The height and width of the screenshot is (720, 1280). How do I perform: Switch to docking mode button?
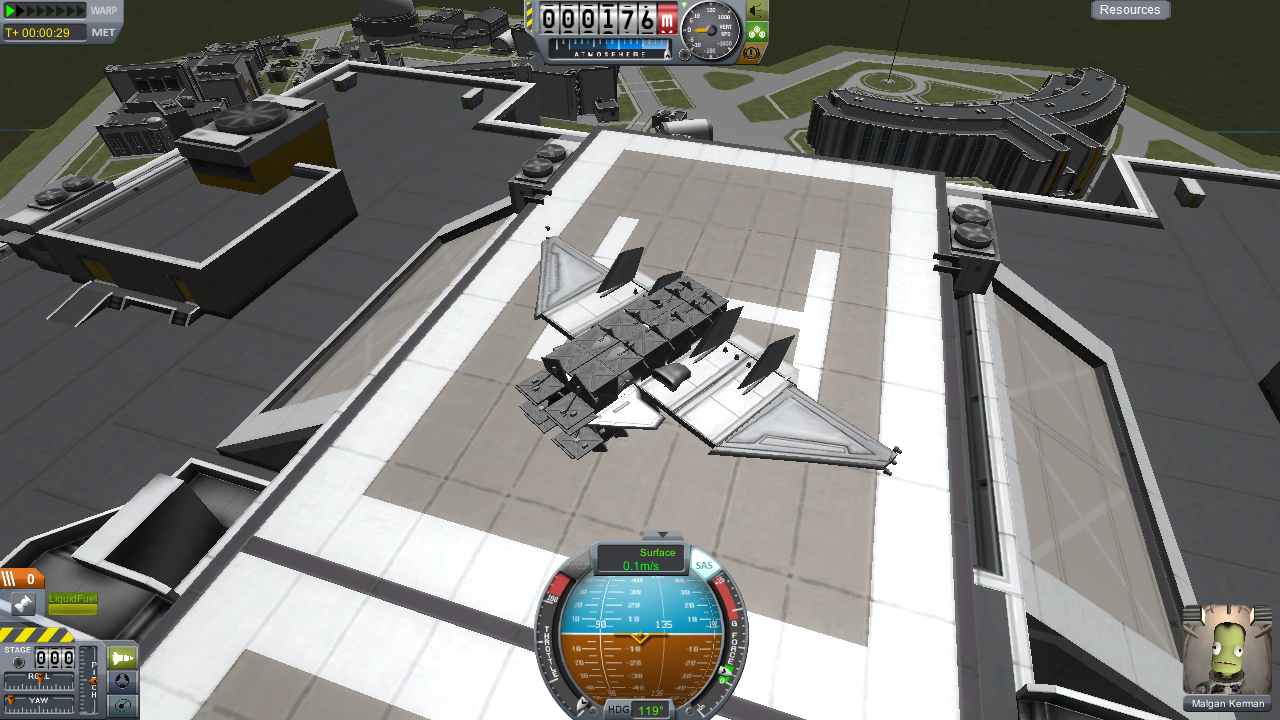tap(123, 682)
